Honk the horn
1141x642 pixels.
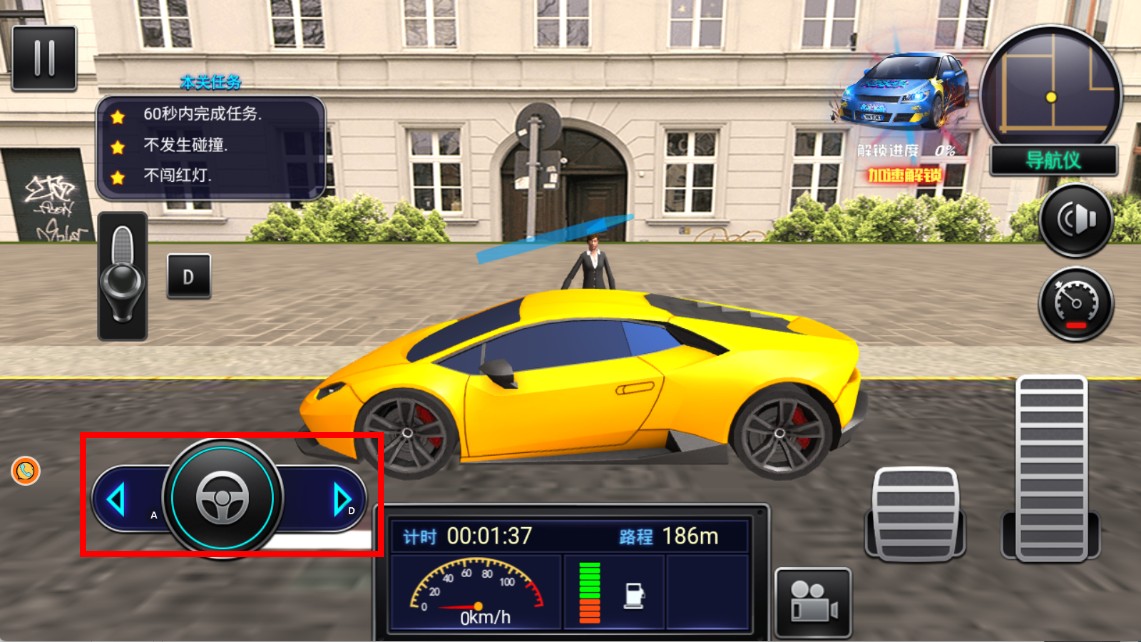click(1075, 220)
